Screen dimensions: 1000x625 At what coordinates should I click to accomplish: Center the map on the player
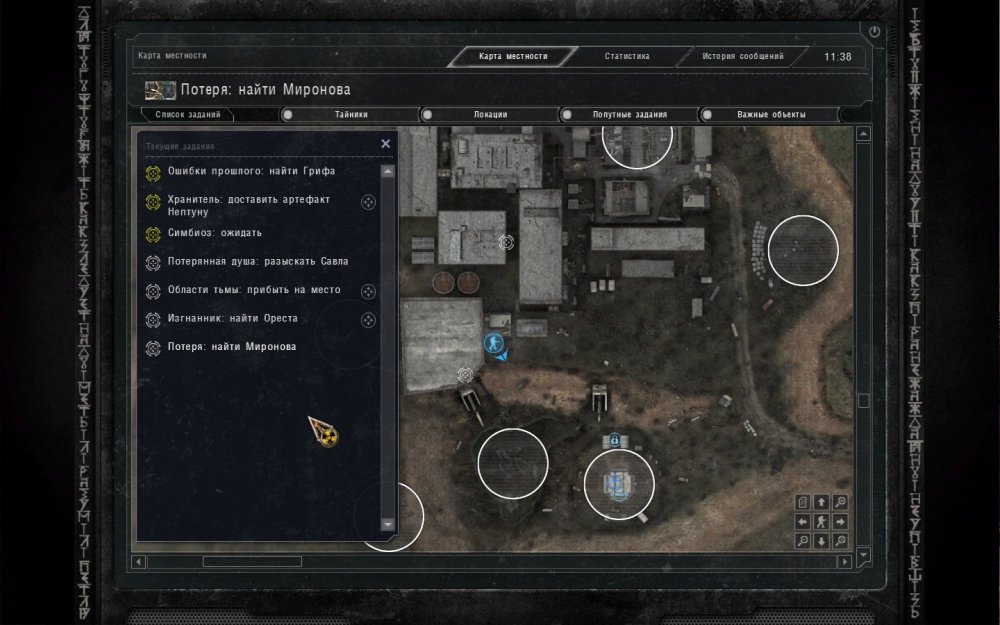821,521
